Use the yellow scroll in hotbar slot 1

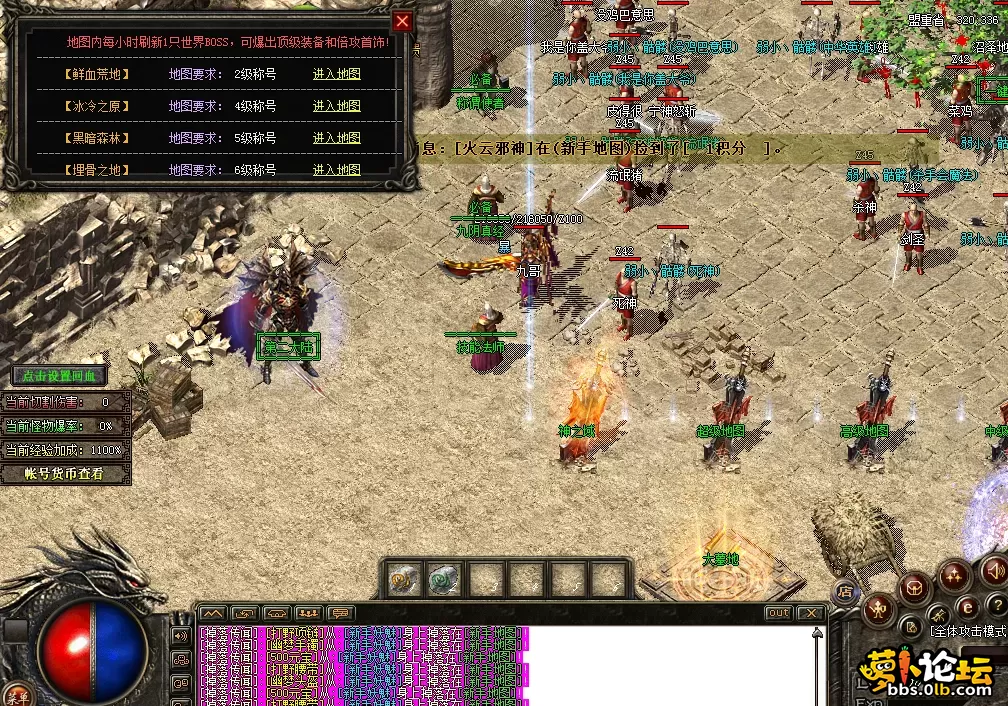pyautogui.click(x=405, y=578)
